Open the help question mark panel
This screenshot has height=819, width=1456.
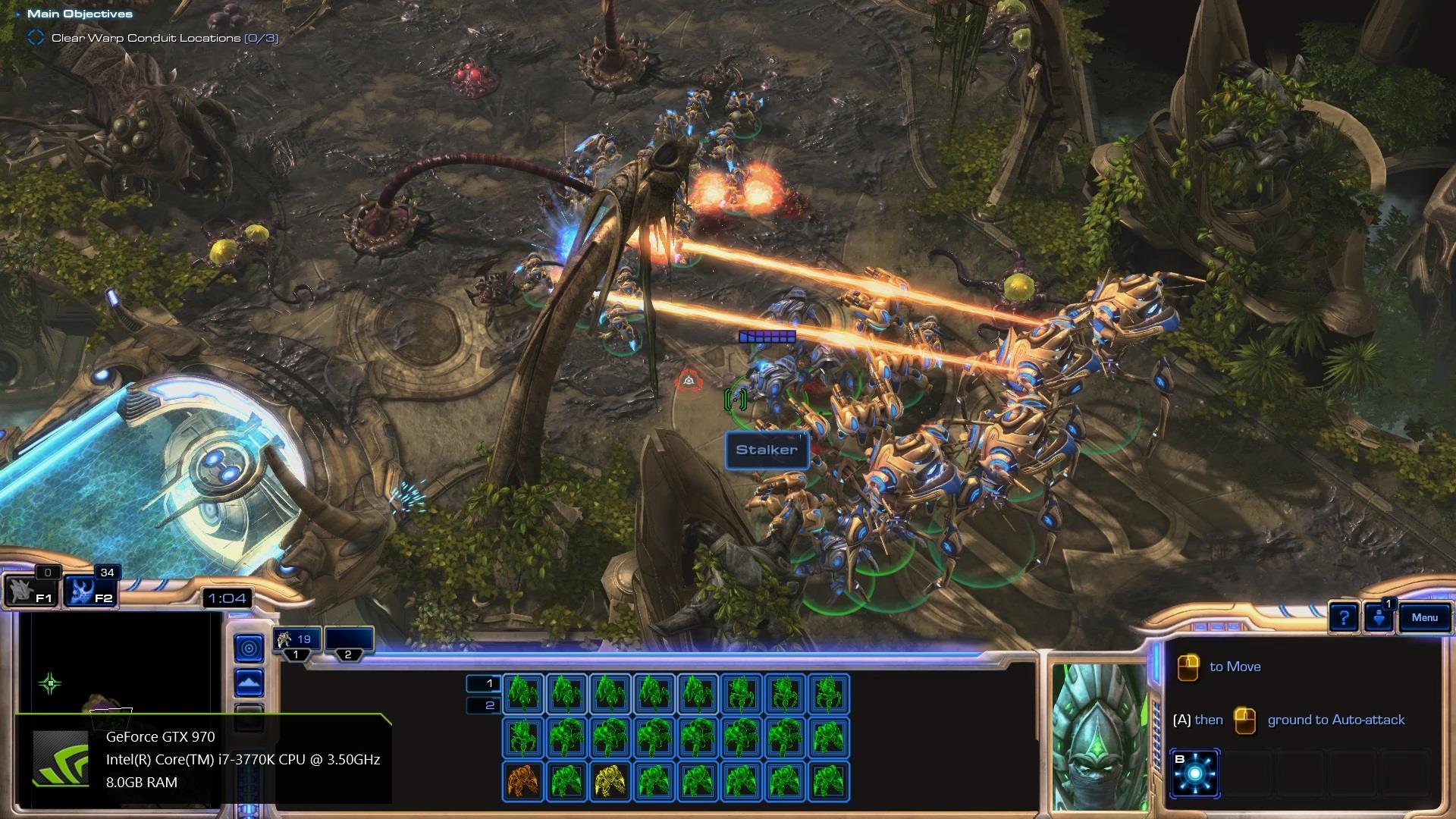pos(1344,618)
